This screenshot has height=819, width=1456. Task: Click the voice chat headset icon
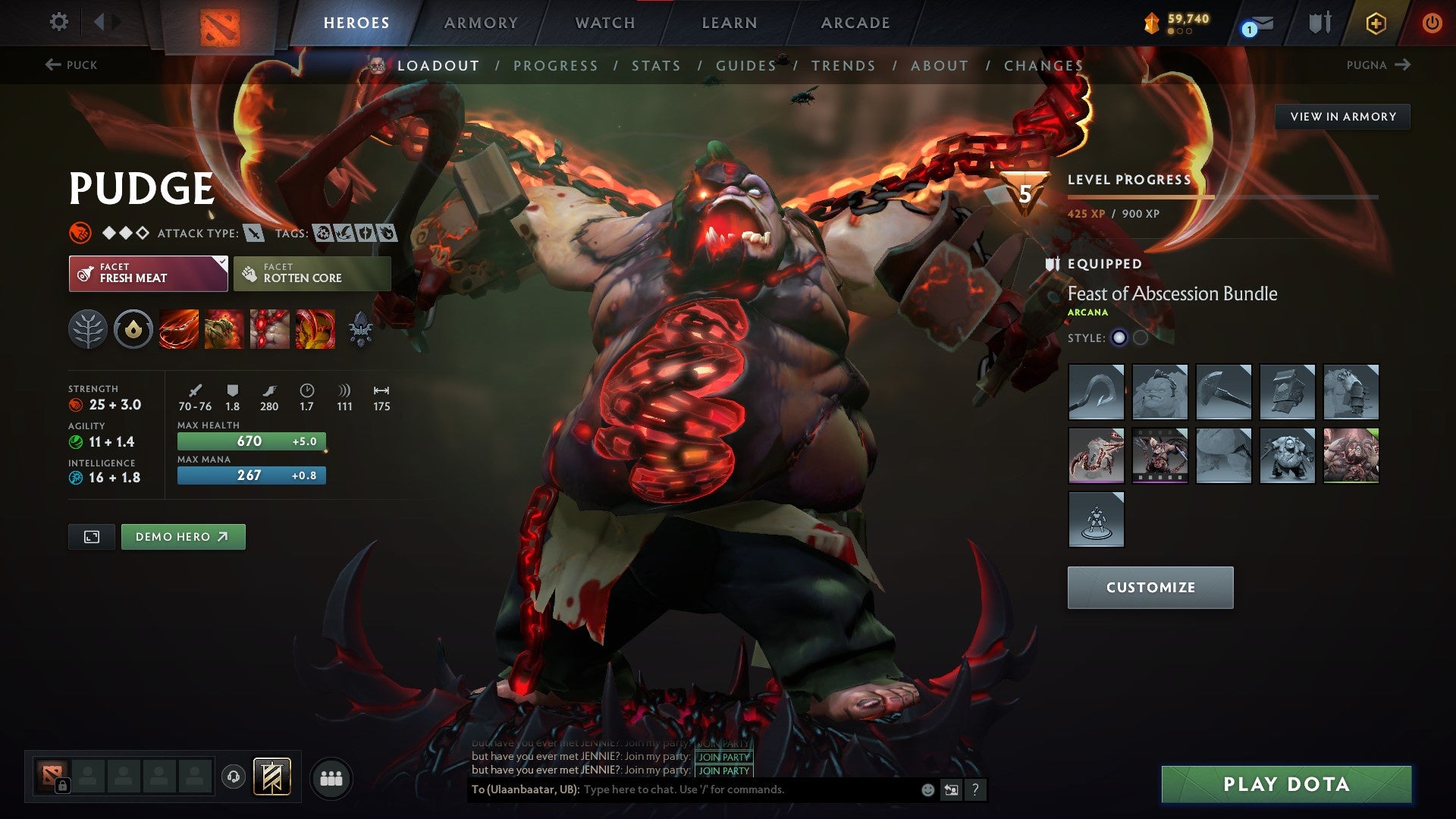233,777
